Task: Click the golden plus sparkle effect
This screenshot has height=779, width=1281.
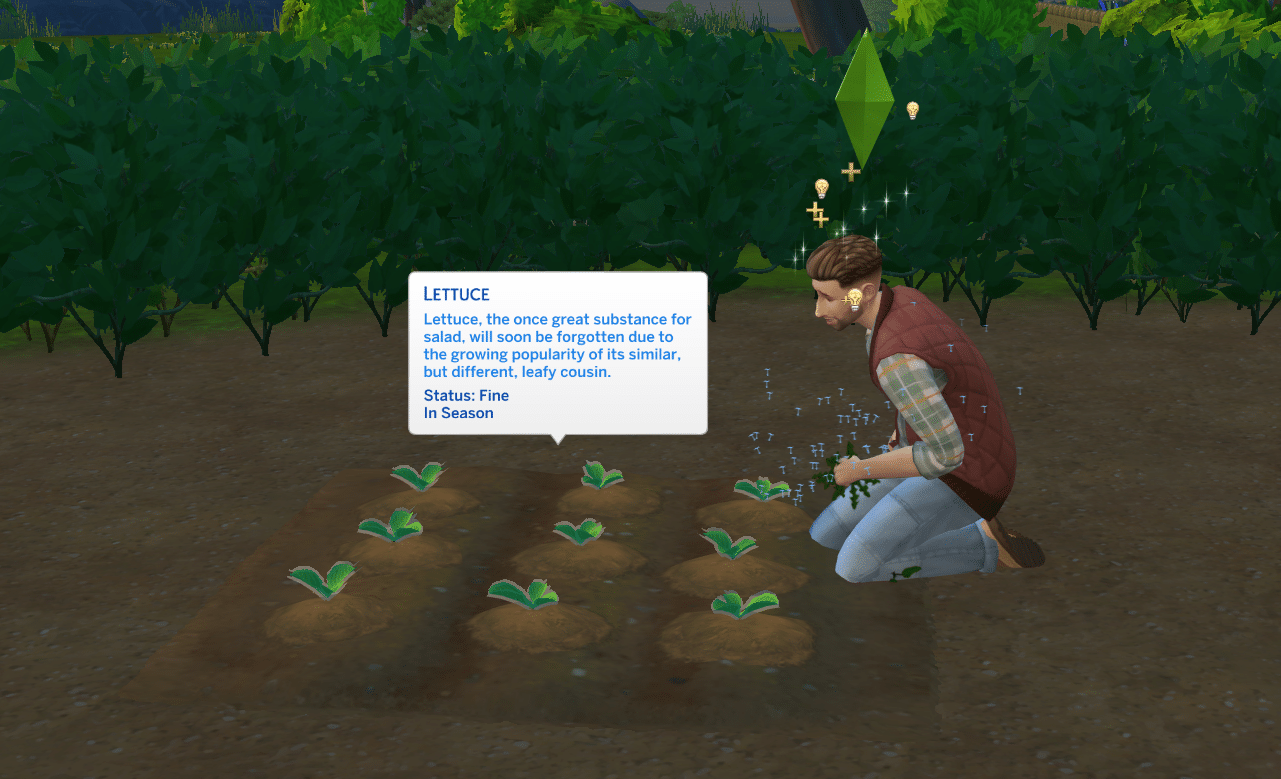Action: 817,215
